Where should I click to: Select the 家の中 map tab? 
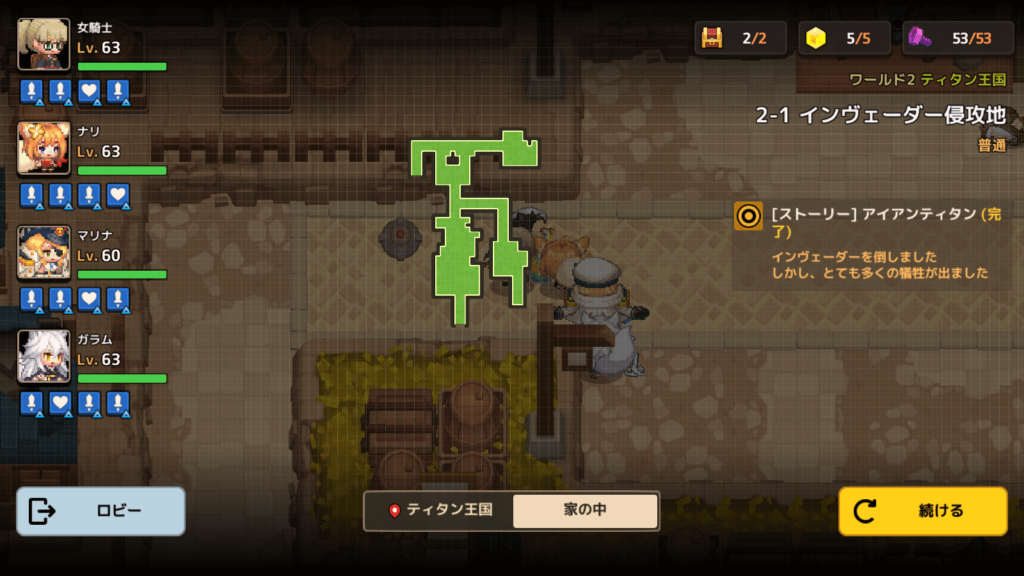pyautogui.click(x=585, y=510)
